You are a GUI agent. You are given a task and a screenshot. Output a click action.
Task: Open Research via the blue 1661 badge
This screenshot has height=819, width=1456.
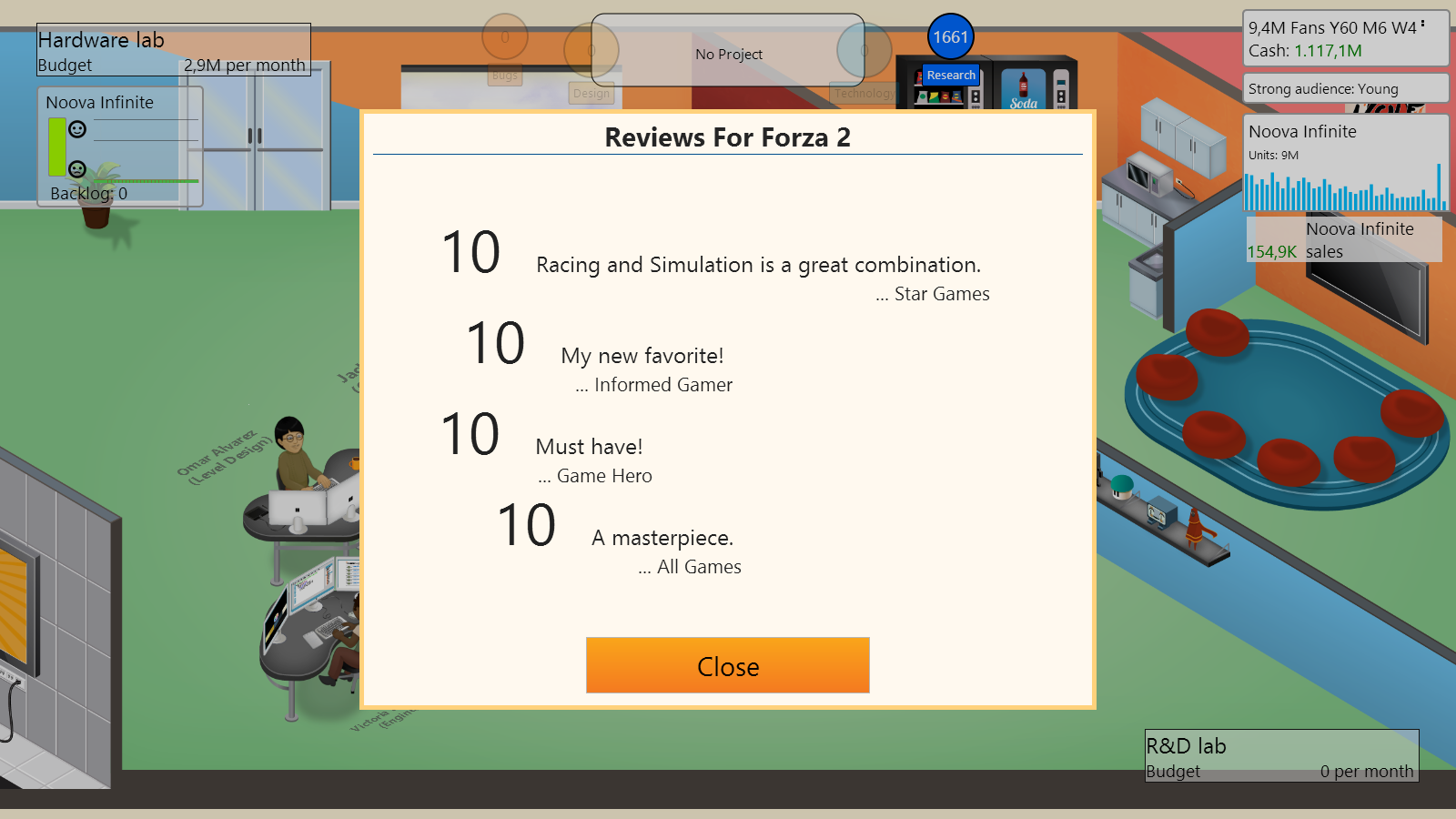pos(951,36)
